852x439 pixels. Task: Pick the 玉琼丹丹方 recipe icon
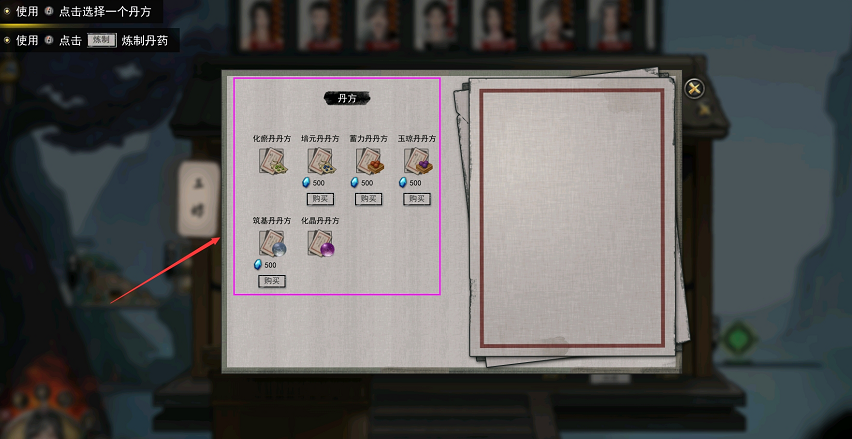click(x=416, y=161)
